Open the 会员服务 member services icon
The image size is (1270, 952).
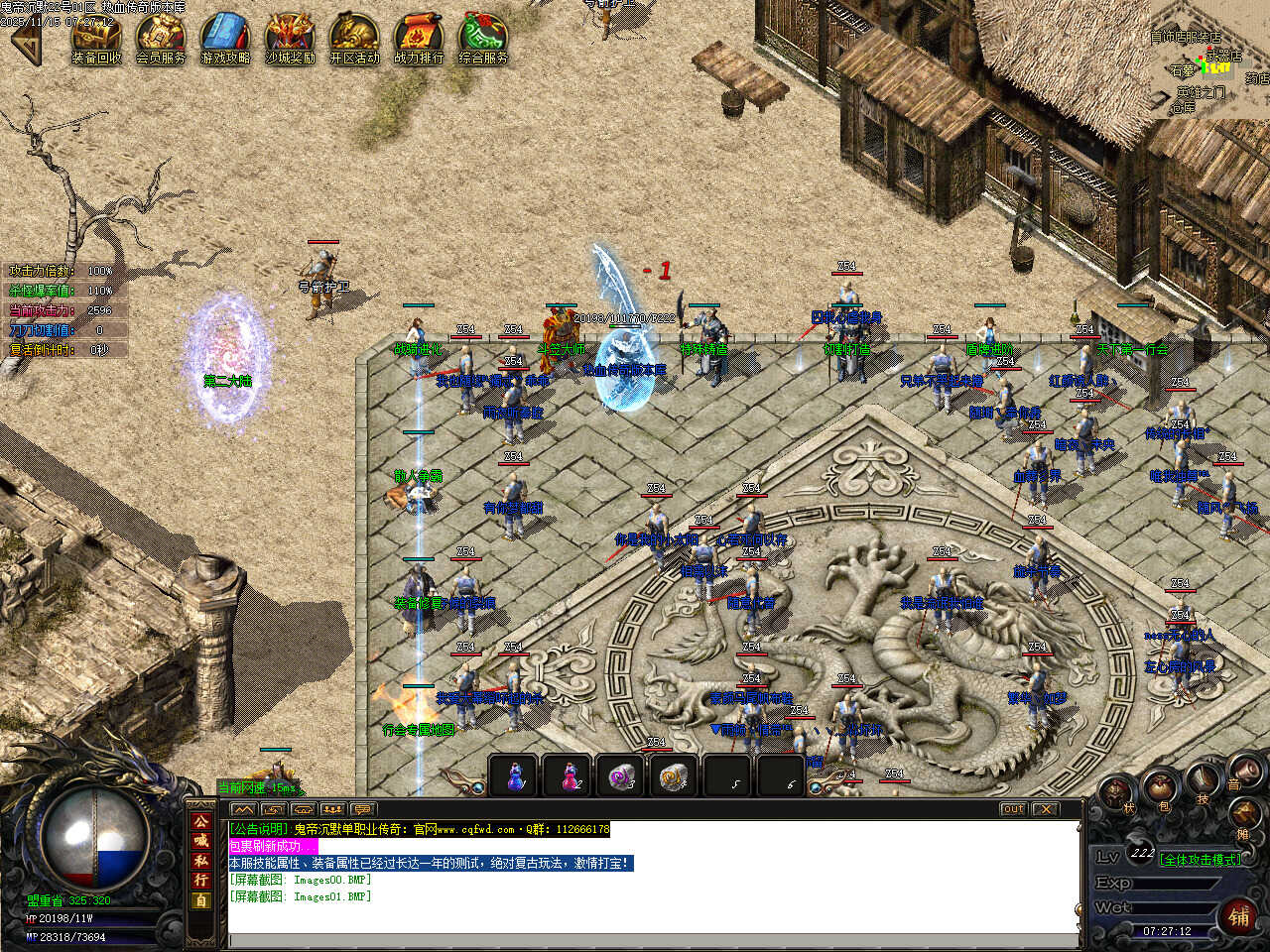tap(161, 37)
